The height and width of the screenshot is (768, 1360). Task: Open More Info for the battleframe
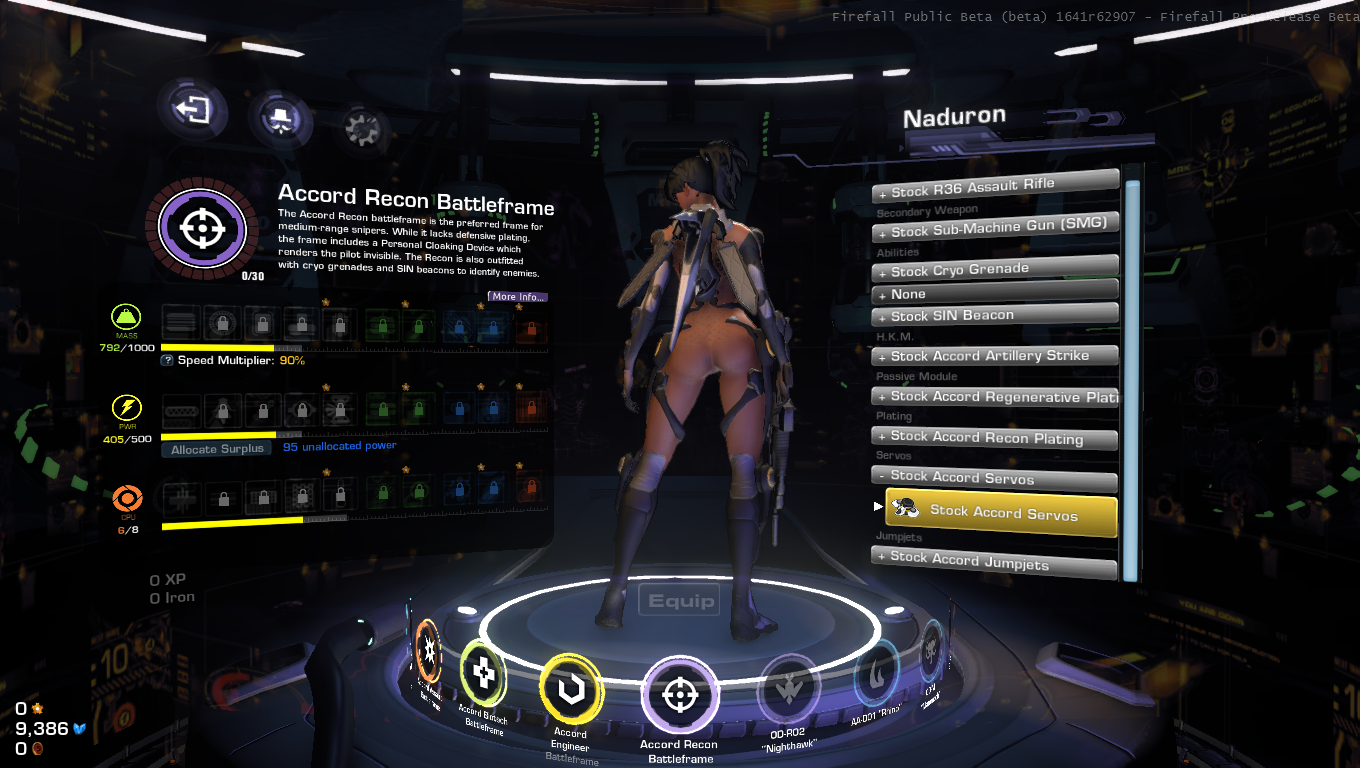point(517,296)
